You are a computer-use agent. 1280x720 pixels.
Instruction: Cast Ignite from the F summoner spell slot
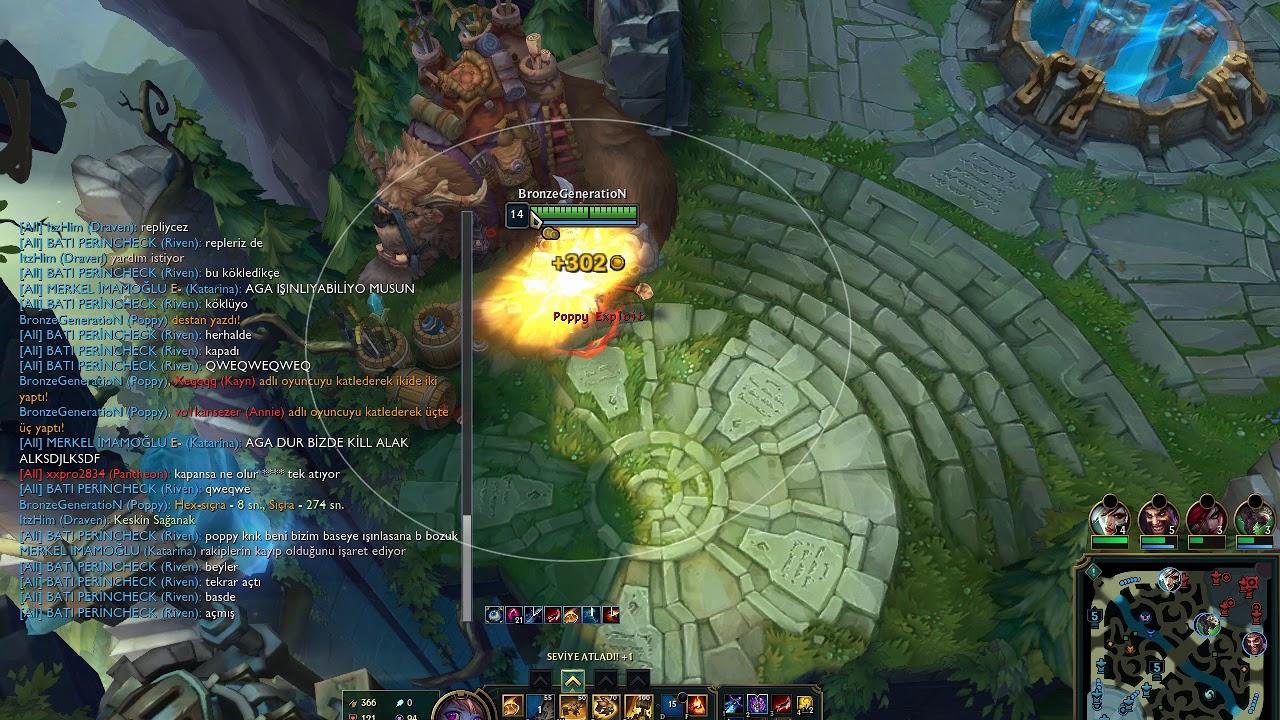698,705
